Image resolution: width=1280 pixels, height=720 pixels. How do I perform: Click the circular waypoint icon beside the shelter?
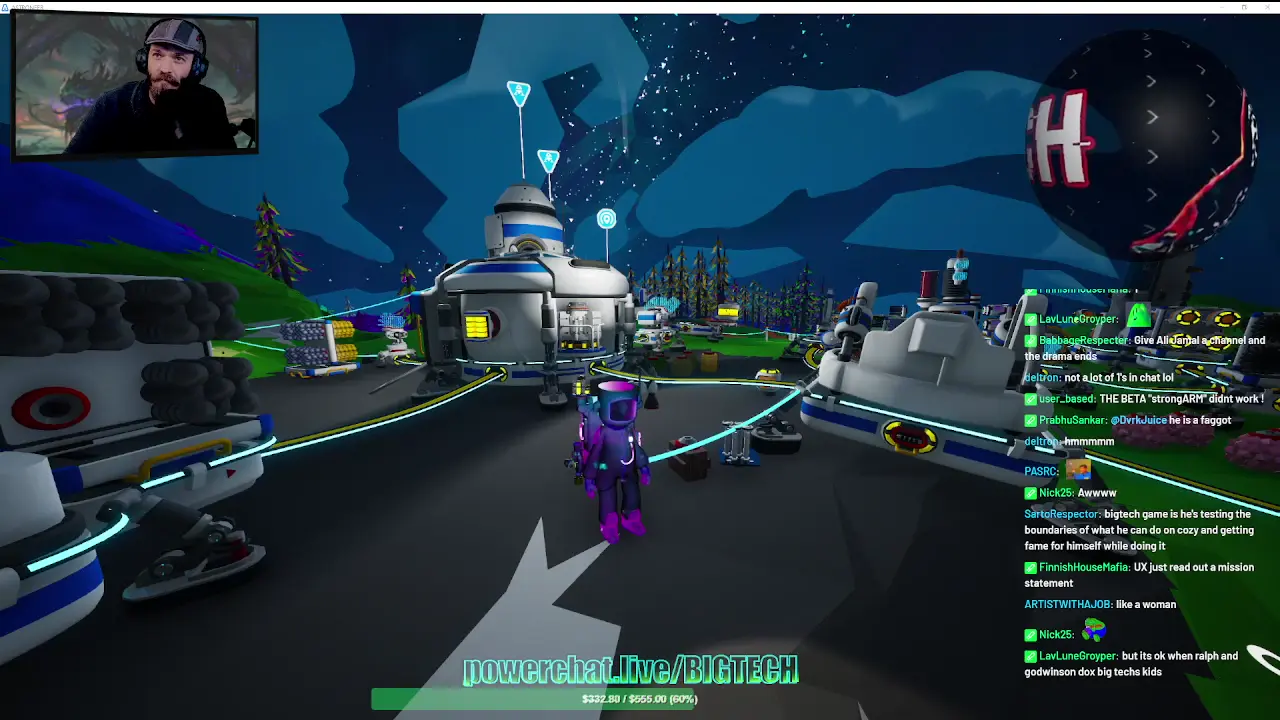(x=607, y=218)
